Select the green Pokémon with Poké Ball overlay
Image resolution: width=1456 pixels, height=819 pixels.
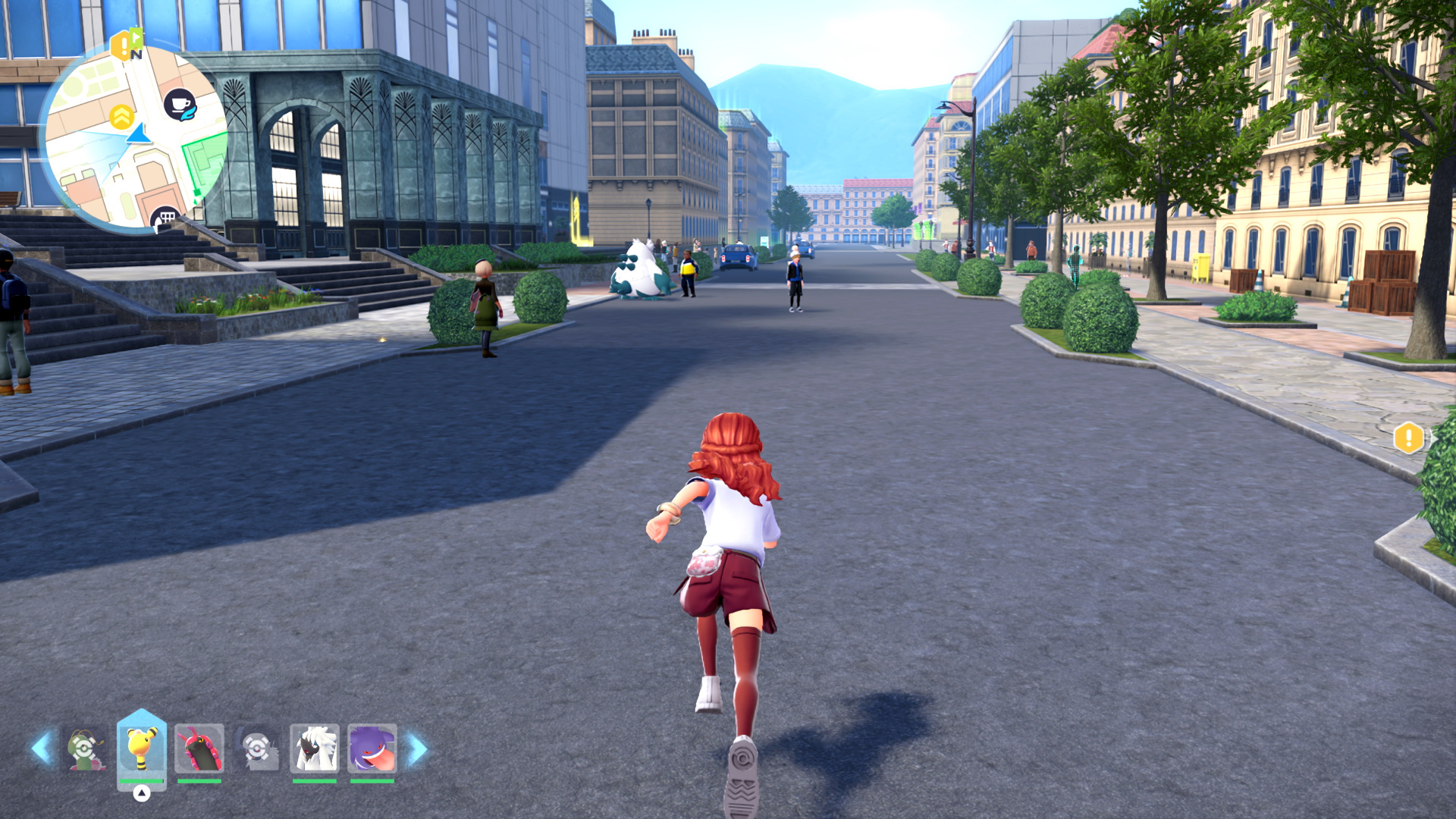[85, 750]
